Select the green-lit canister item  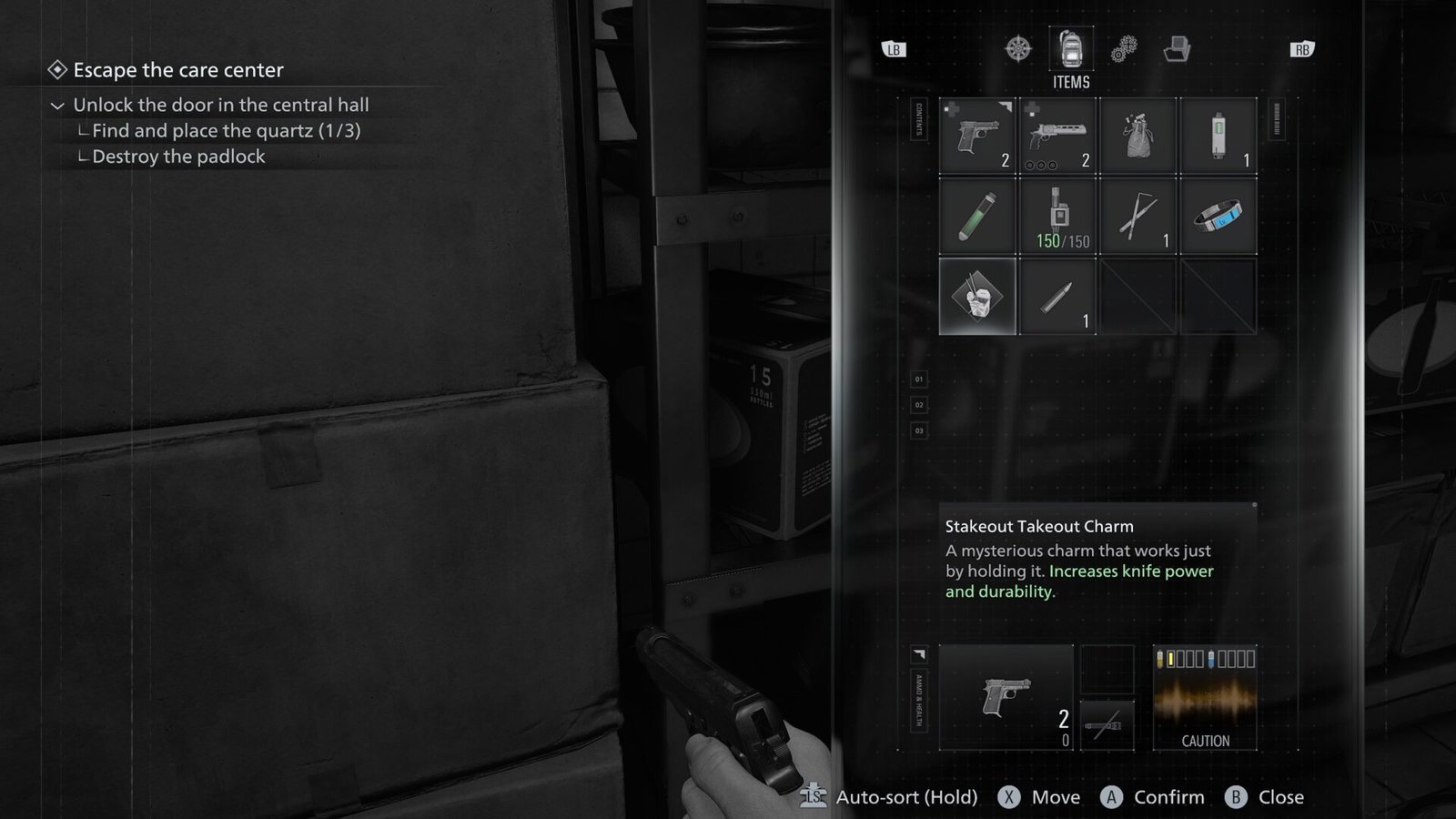click(x=1218, y=136)
